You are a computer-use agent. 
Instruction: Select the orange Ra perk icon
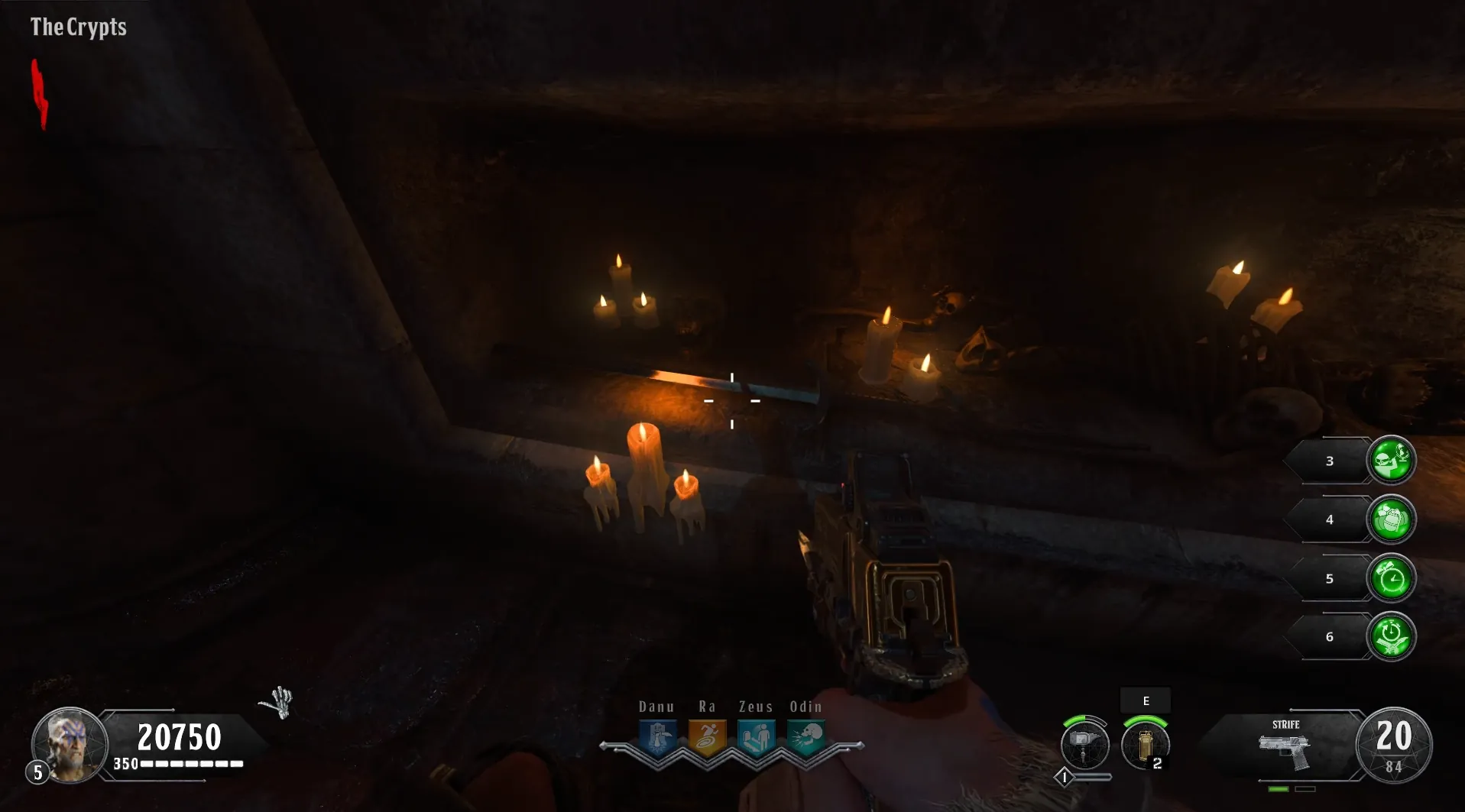point(707,738)
